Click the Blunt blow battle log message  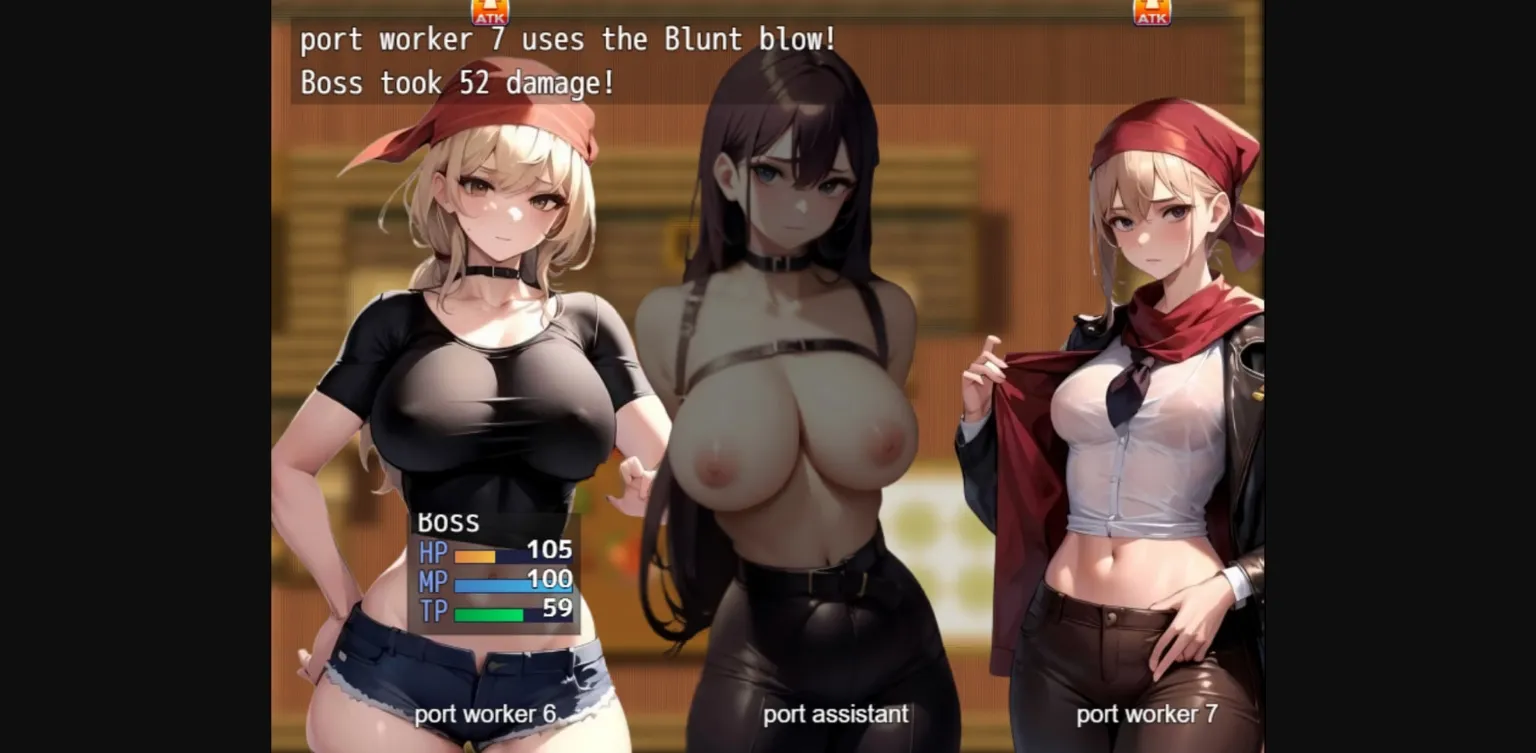click(569, 39)
